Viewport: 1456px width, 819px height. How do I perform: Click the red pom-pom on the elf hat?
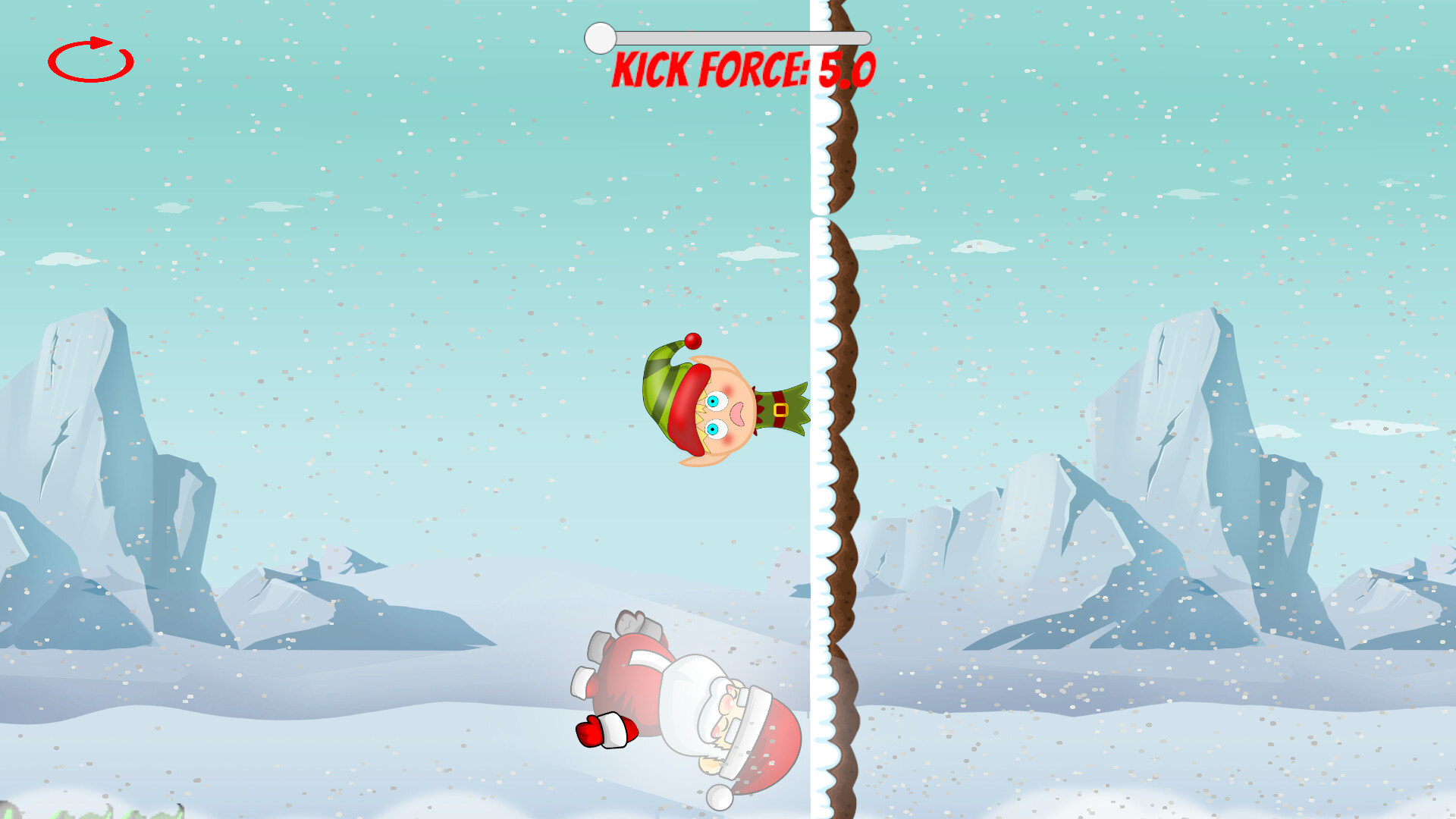[692, 343]
